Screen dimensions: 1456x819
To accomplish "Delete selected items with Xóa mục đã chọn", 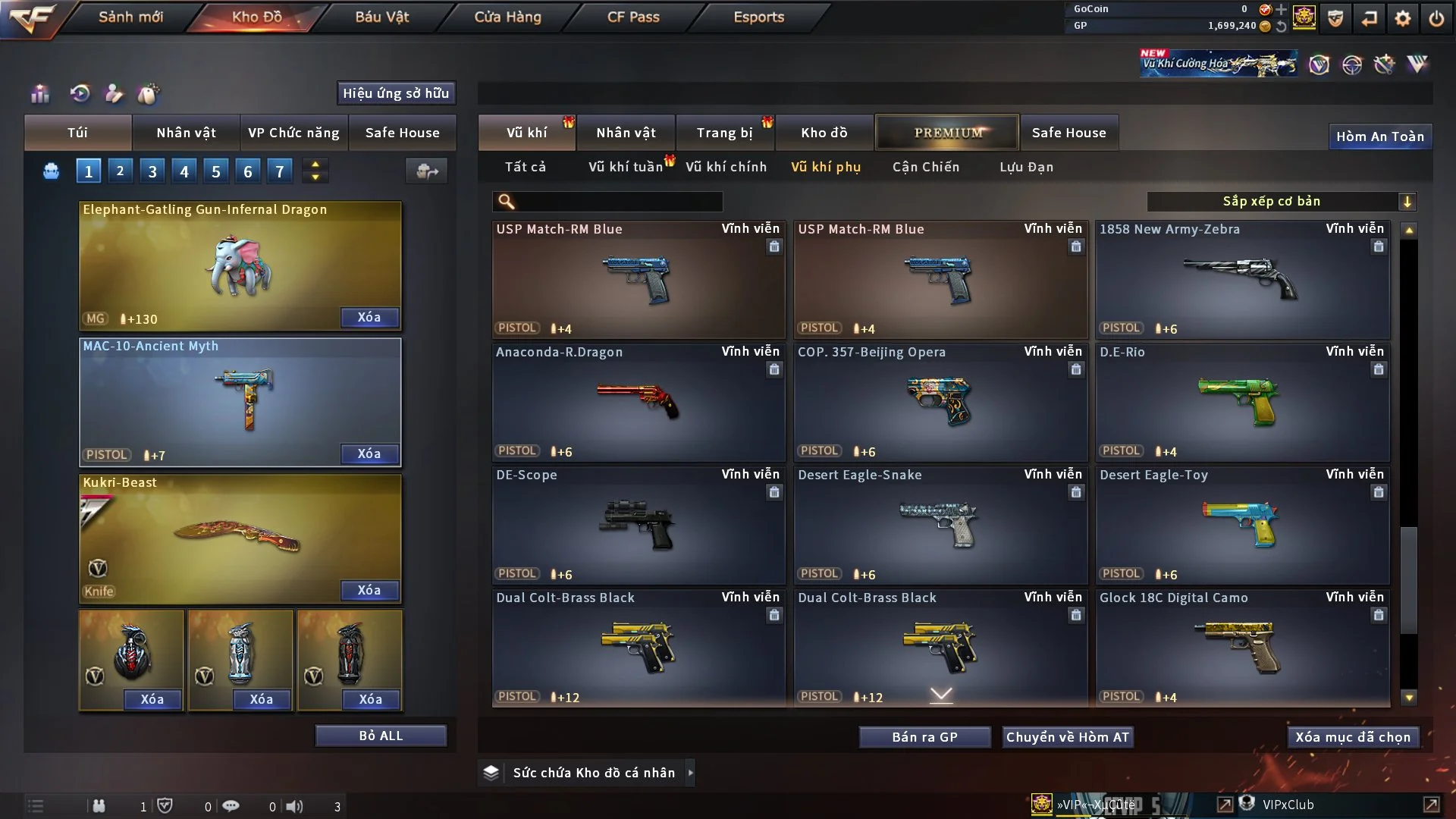I will 1352,737.
